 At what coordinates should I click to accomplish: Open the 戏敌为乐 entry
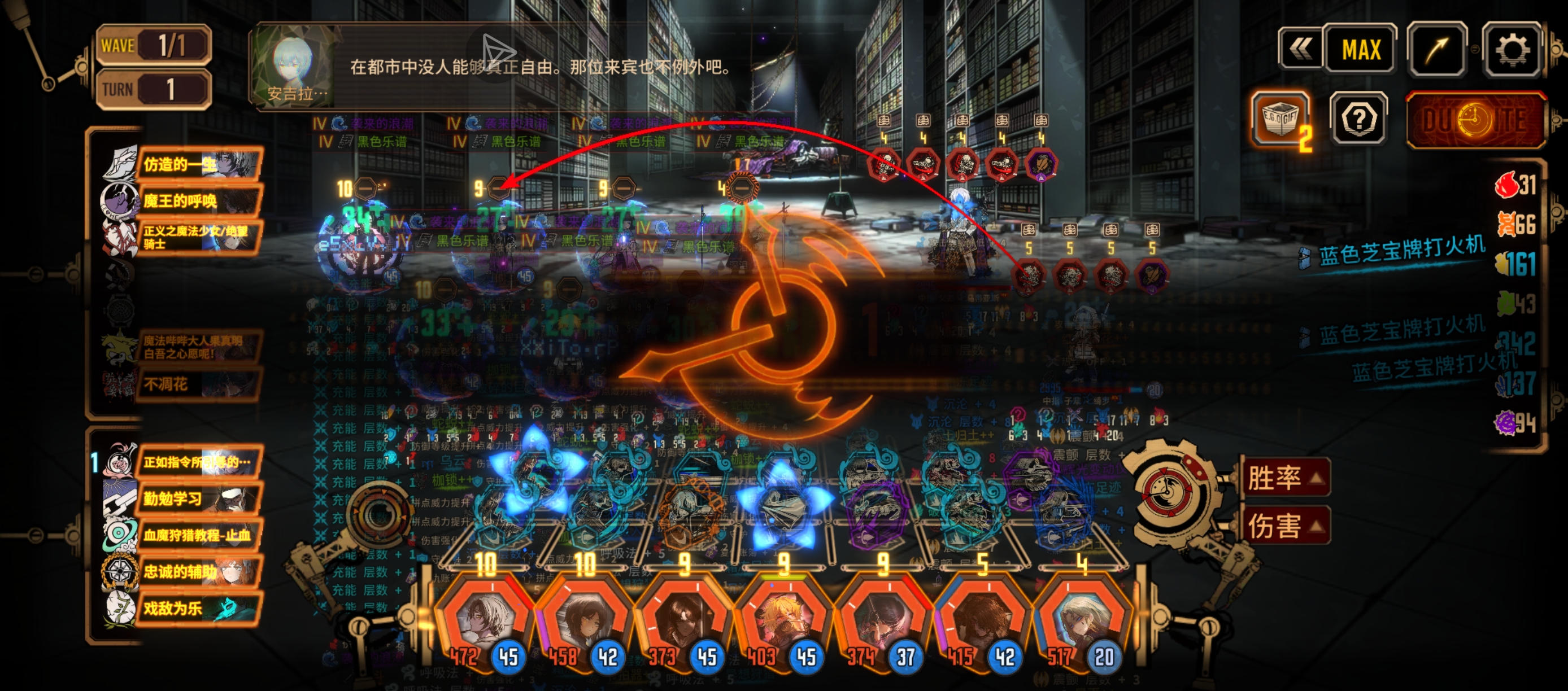[198, 608]
